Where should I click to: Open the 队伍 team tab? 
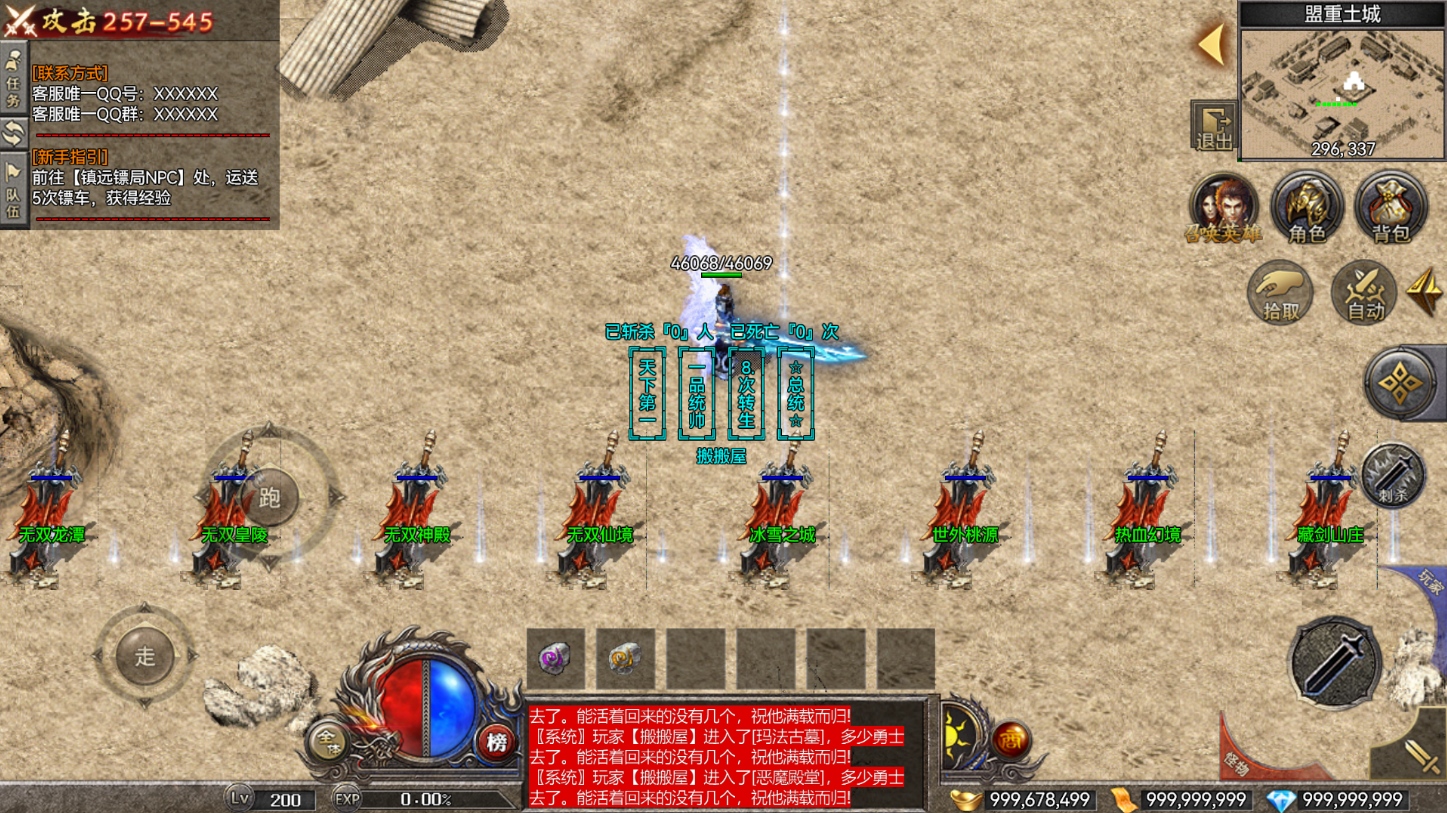[14, 191]
